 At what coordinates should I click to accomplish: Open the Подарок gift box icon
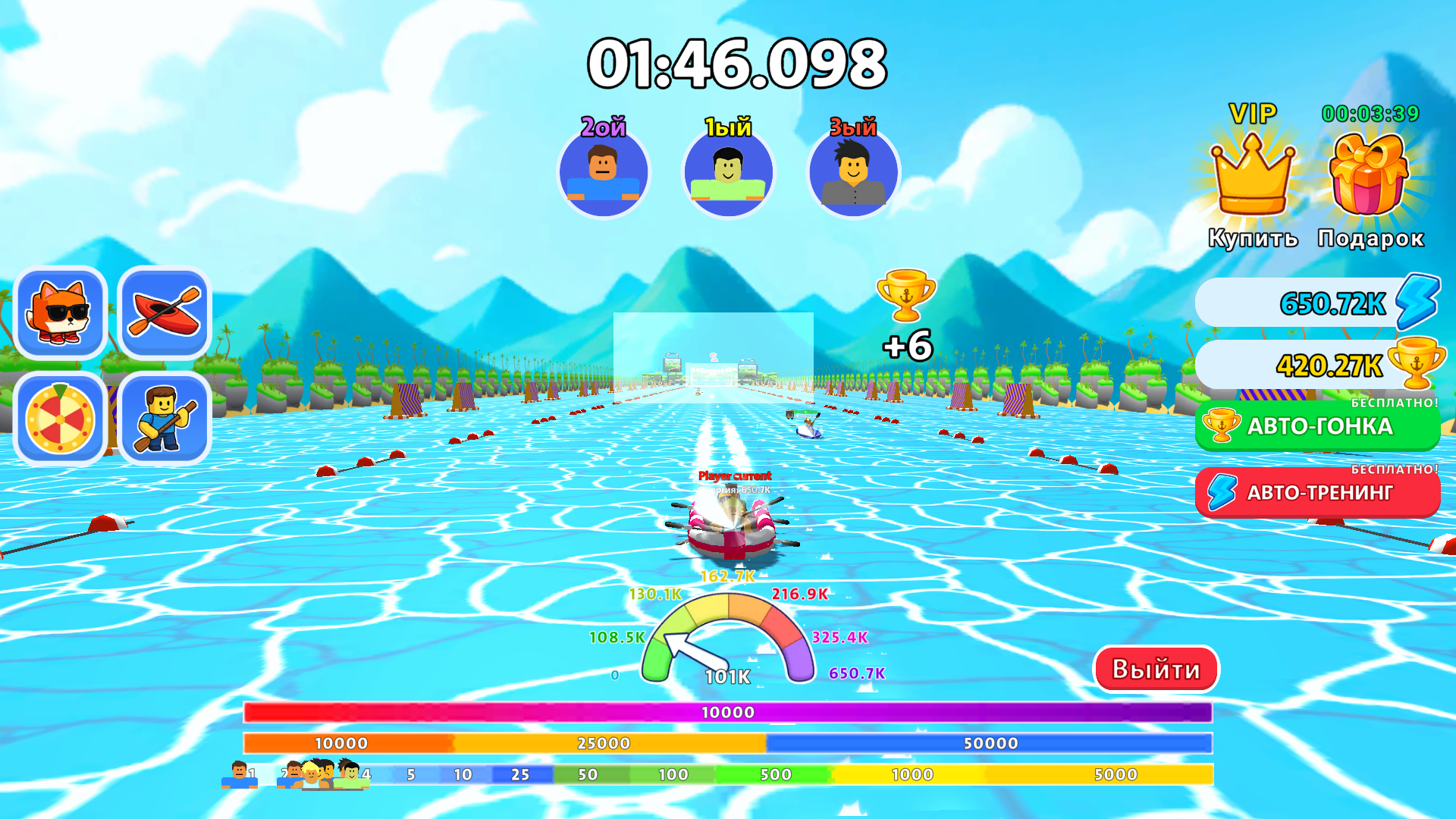point(1369,176)
